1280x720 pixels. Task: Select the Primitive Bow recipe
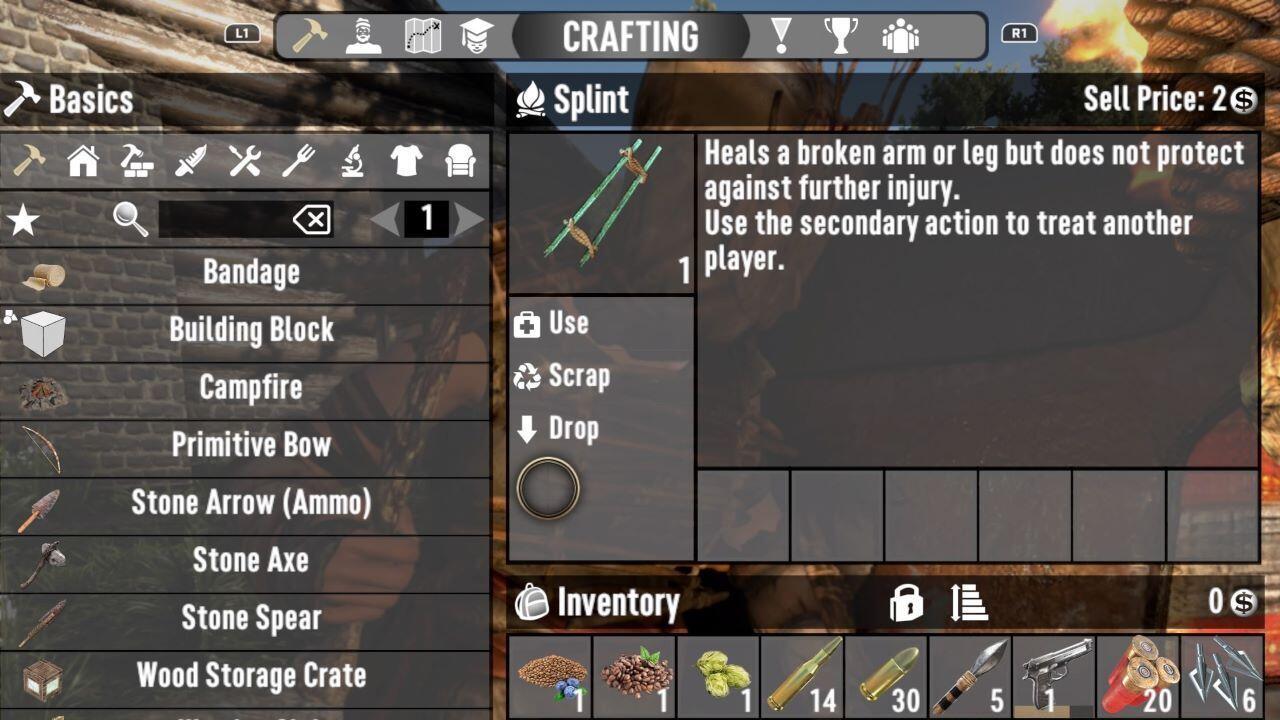coord(250,445)
